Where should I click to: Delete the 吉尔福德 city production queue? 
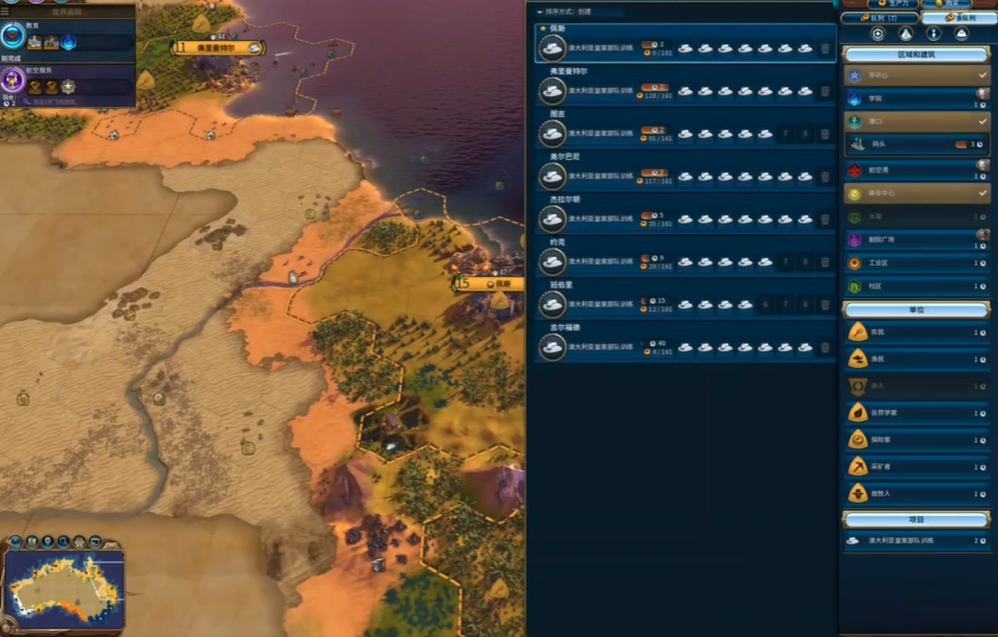tap(824, 348)
